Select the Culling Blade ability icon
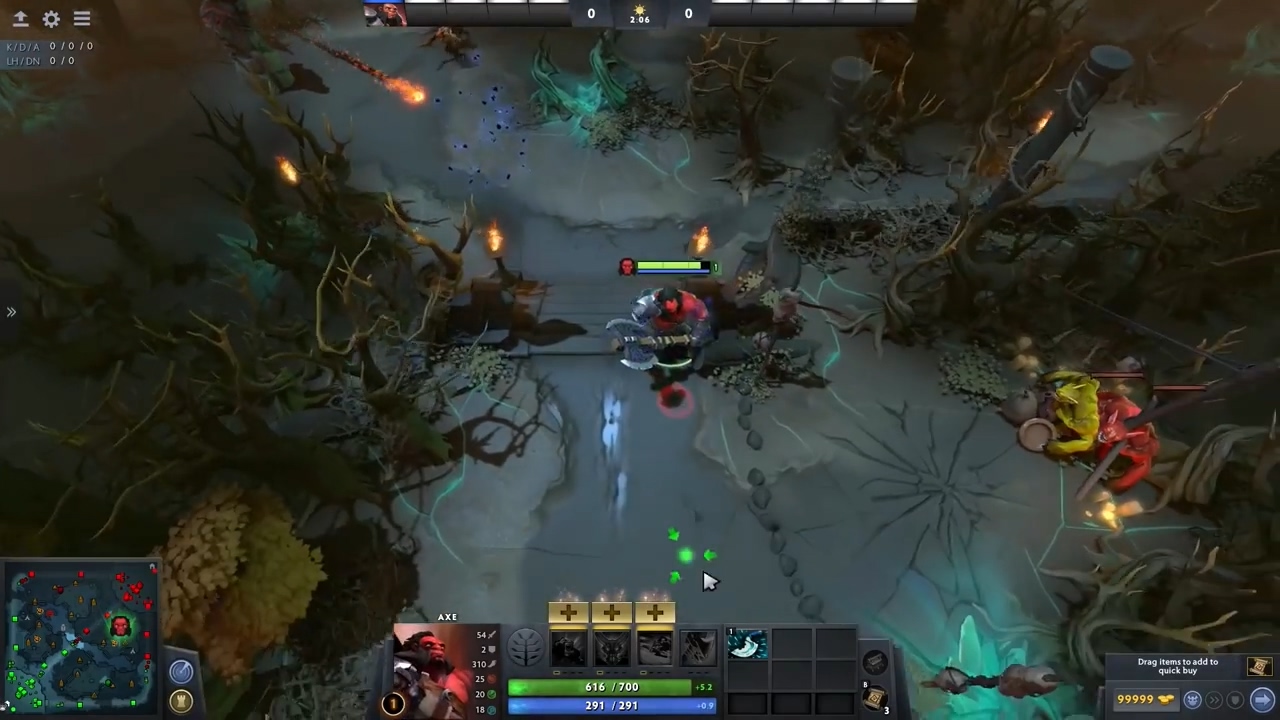Image resolution: width=1280 pixels, height=720 pixels. [x=696, y=647]
